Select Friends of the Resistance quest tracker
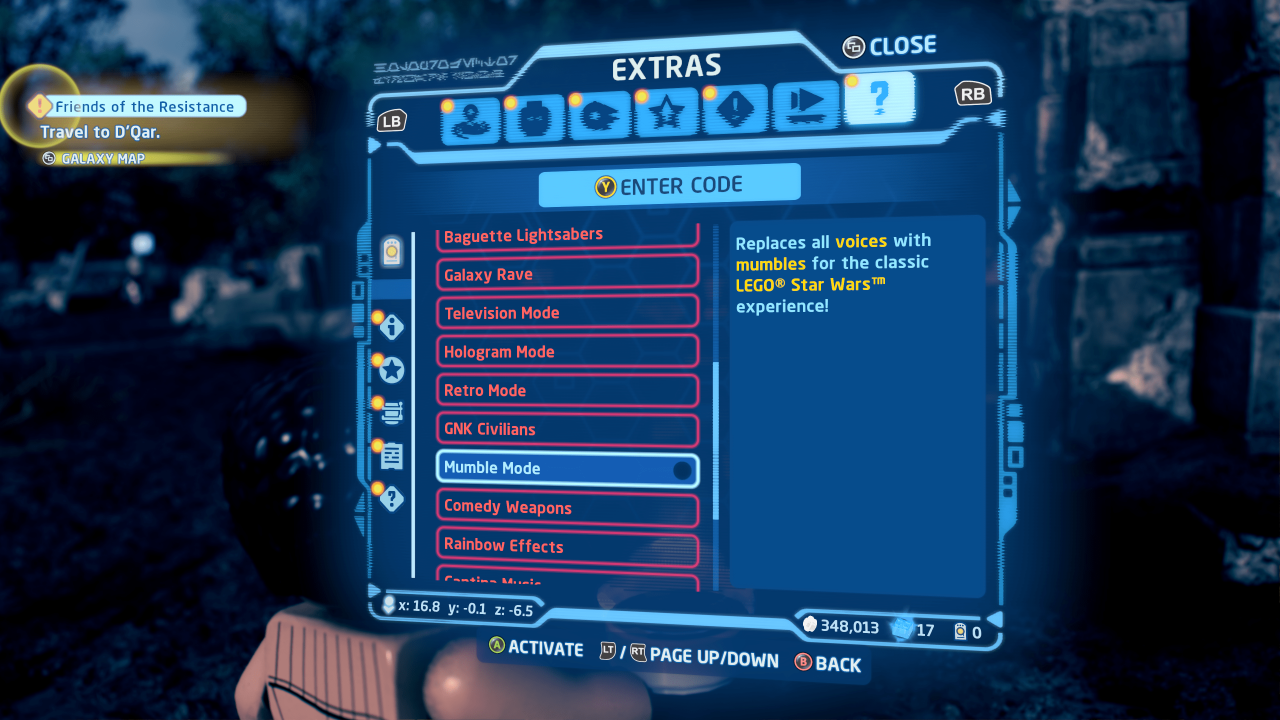 143,106
